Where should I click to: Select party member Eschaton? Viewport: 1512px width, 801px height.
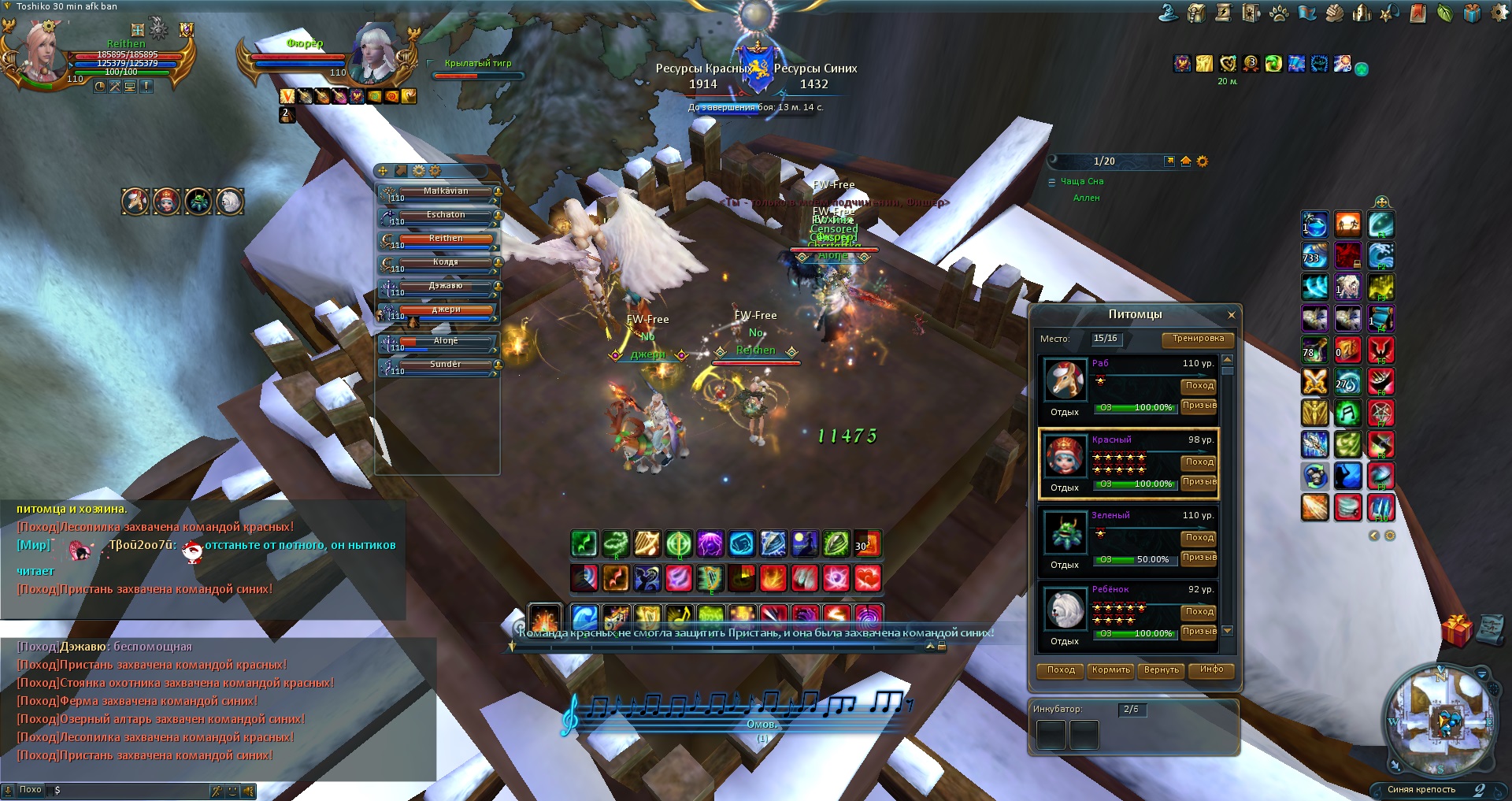click(x=446, y=215)
